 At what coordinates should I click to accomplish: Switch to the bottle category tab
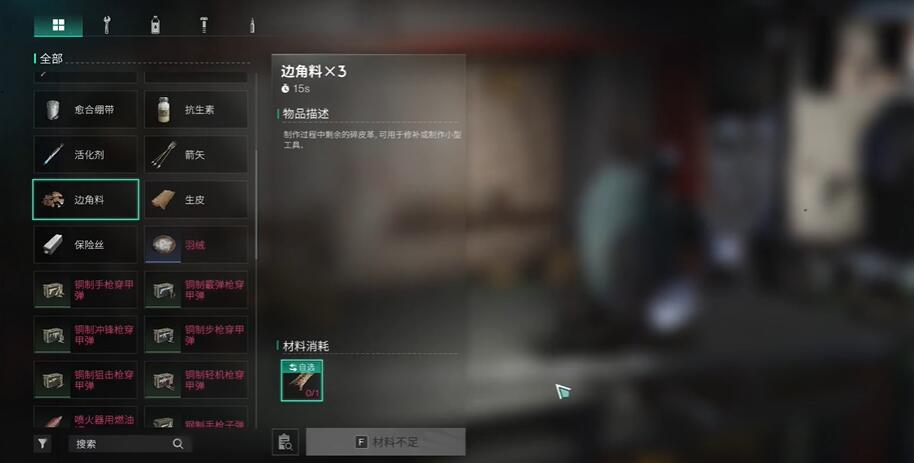pos(155,25)
